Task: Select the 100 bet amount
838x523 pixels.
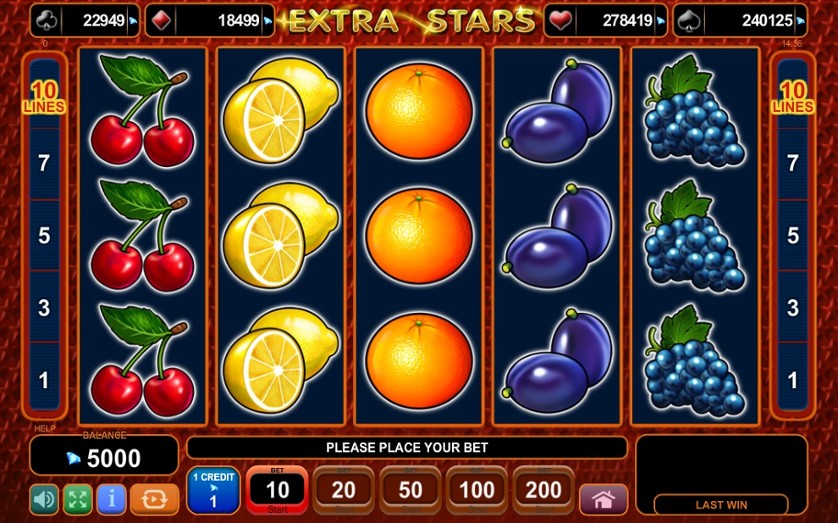Action: [477, 490]
